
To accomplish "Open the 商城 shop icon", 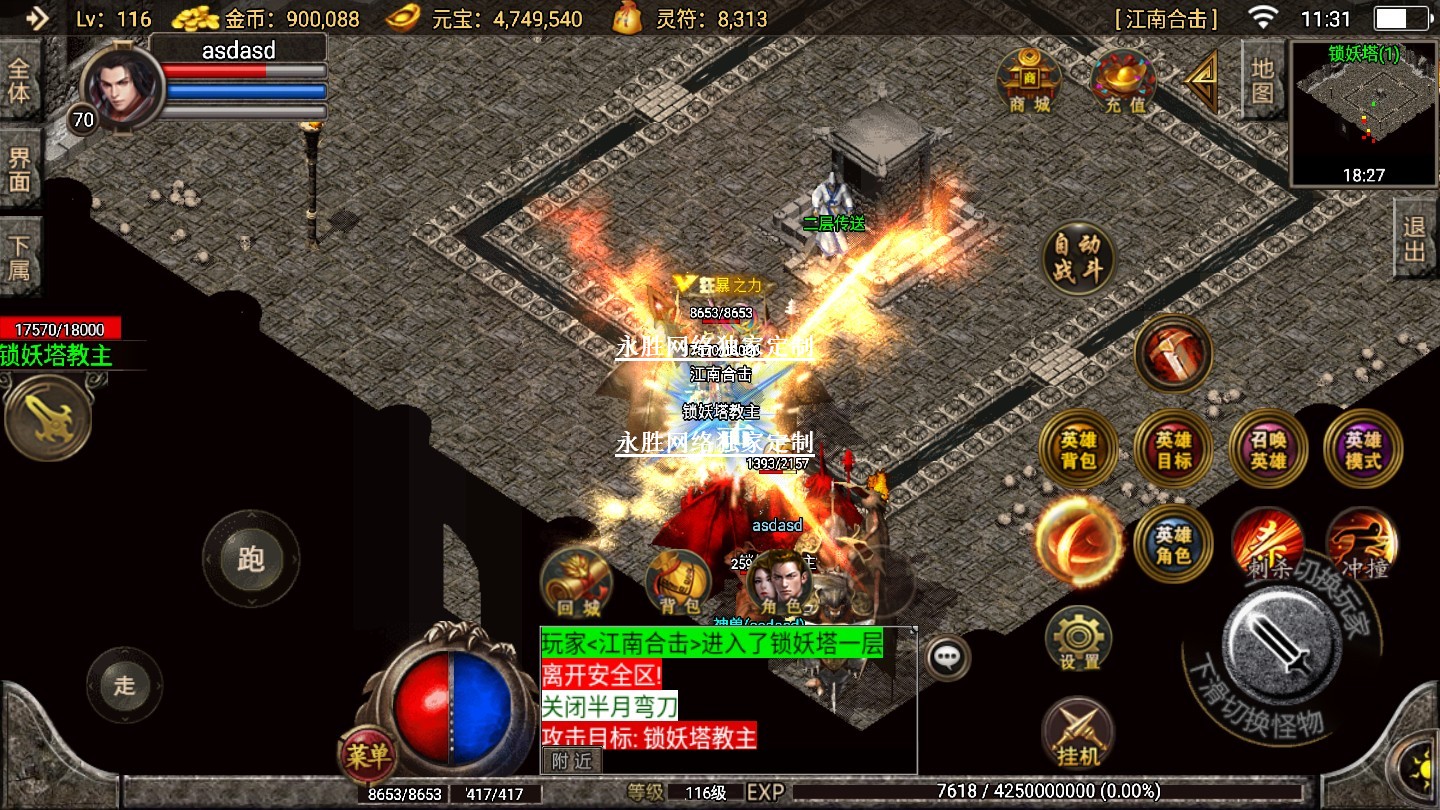I will tap(1029, 80).
